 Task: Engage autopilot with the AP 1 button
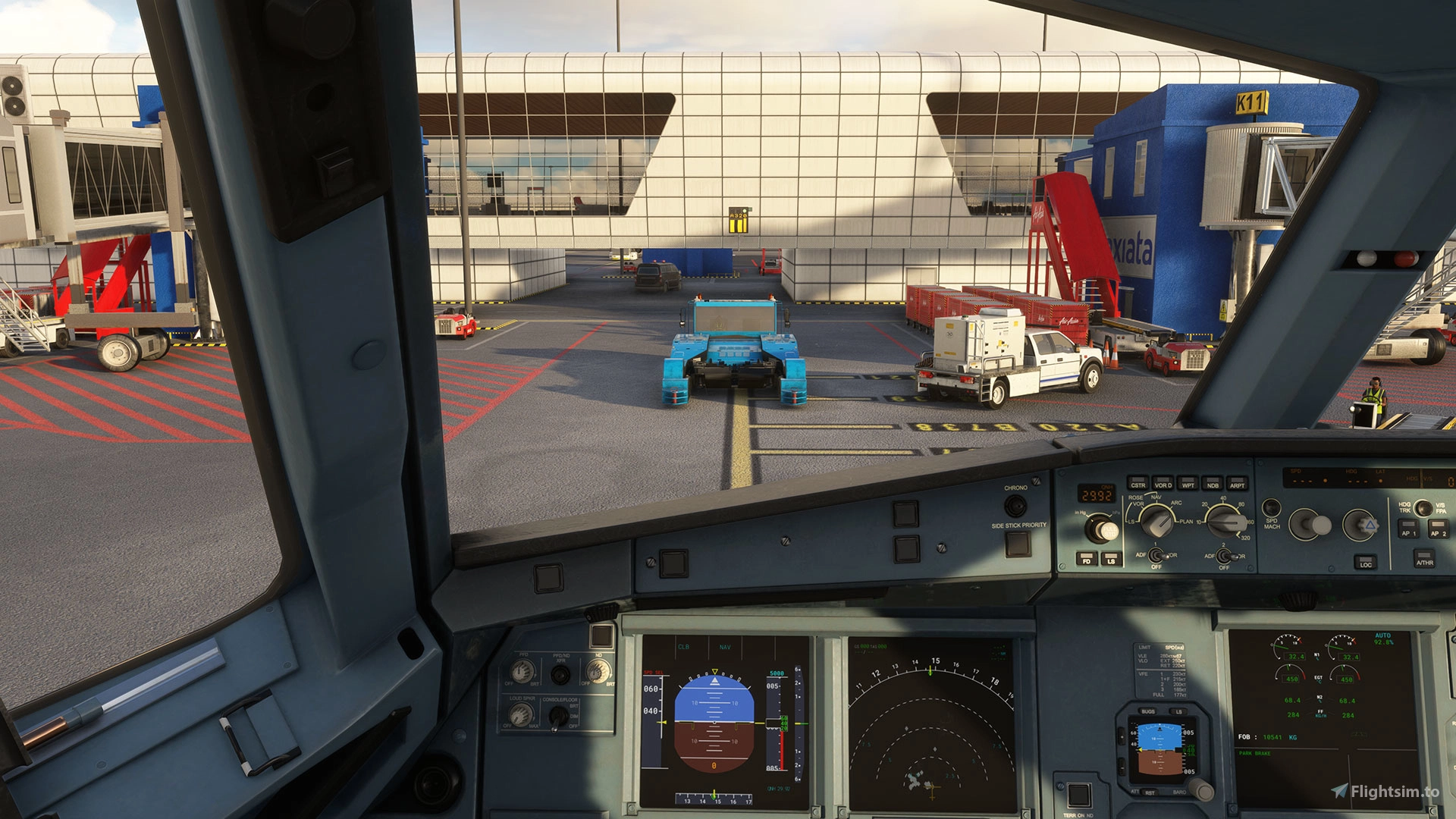(x=1407, y=530)
